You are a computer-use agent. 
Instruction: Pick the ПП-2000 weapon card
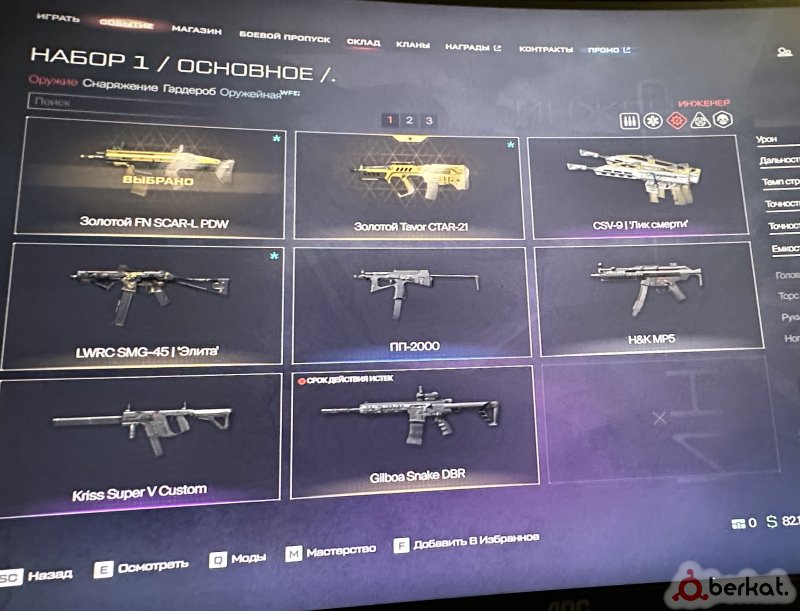(410, 304)
